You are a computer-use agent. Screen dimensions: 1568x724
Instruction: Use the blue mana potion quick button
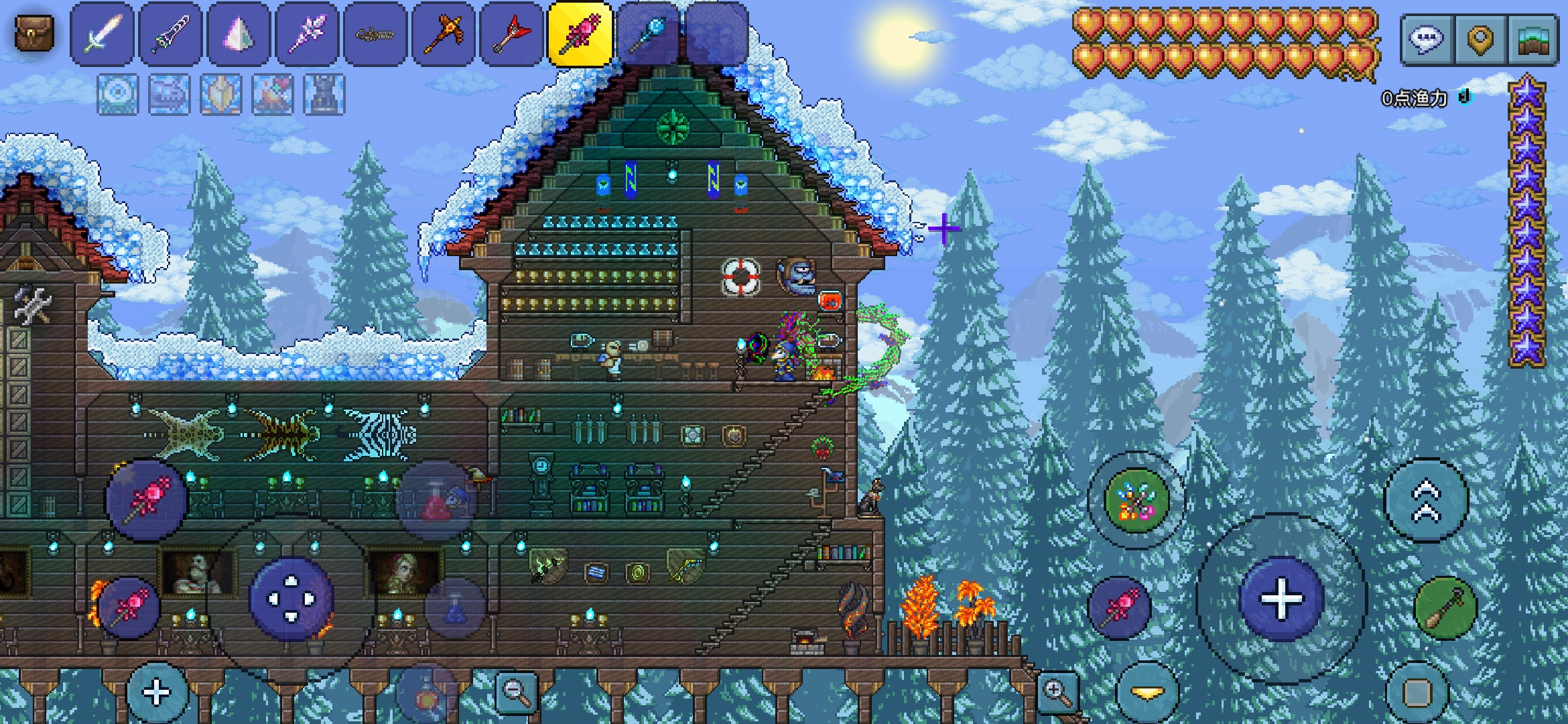(456, 607)
